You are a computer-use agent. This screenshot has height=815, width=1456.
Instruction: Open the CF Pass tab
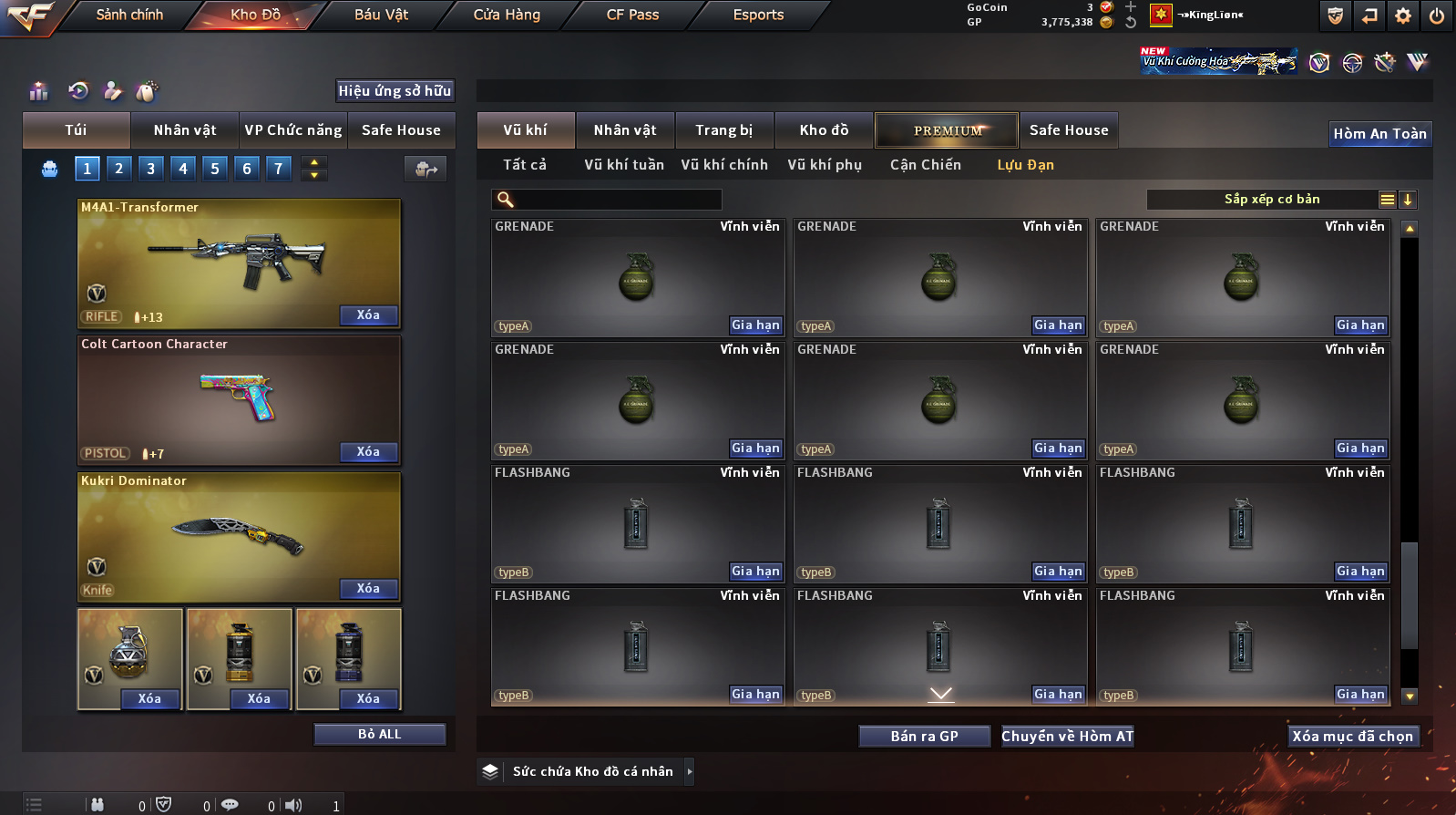pos(632,15)
